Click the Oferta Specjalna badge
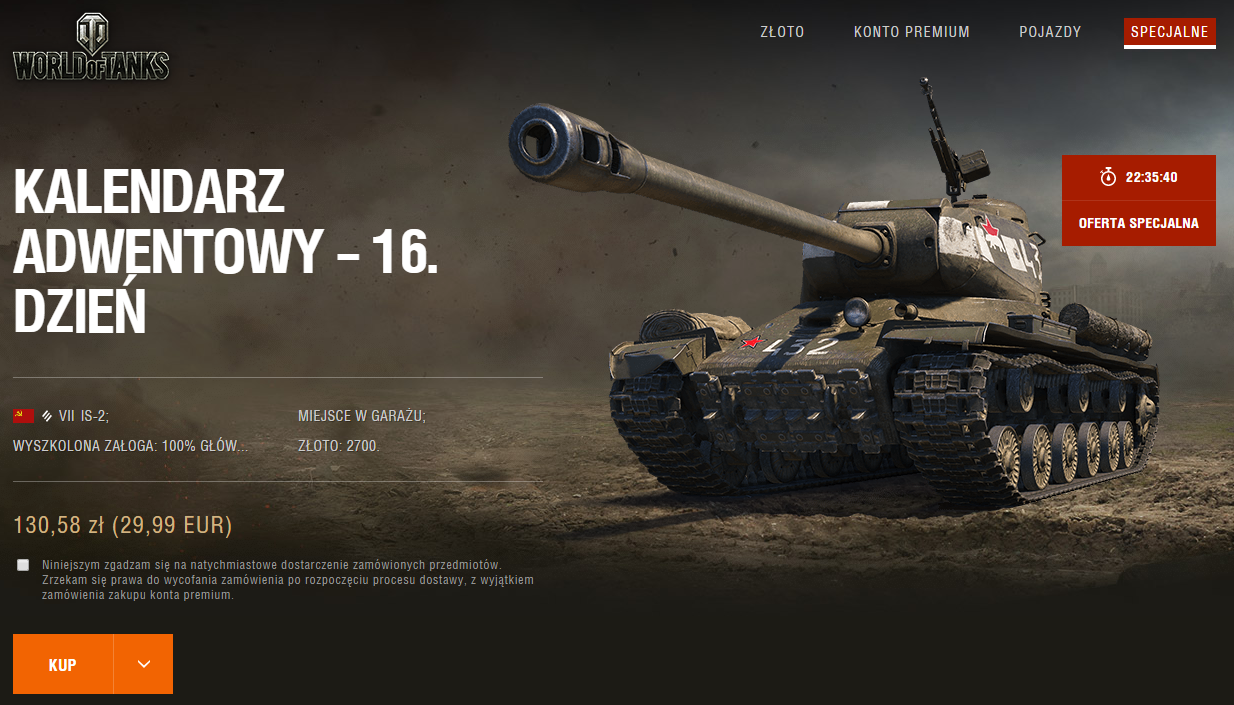The height and width of the screenshot is (705, 1234). (1138, 222)
